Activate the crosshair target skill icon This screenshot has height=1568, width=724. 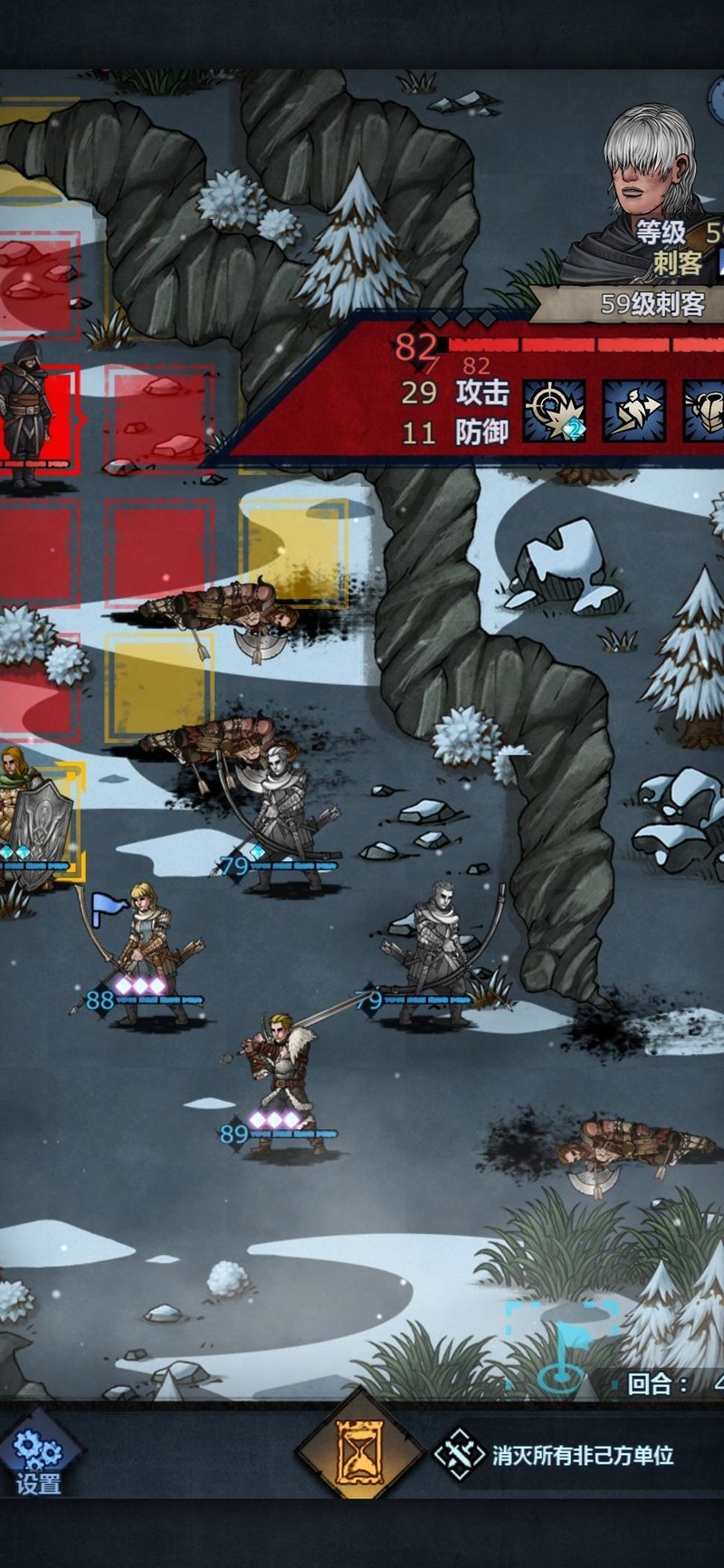click(554, 411)
